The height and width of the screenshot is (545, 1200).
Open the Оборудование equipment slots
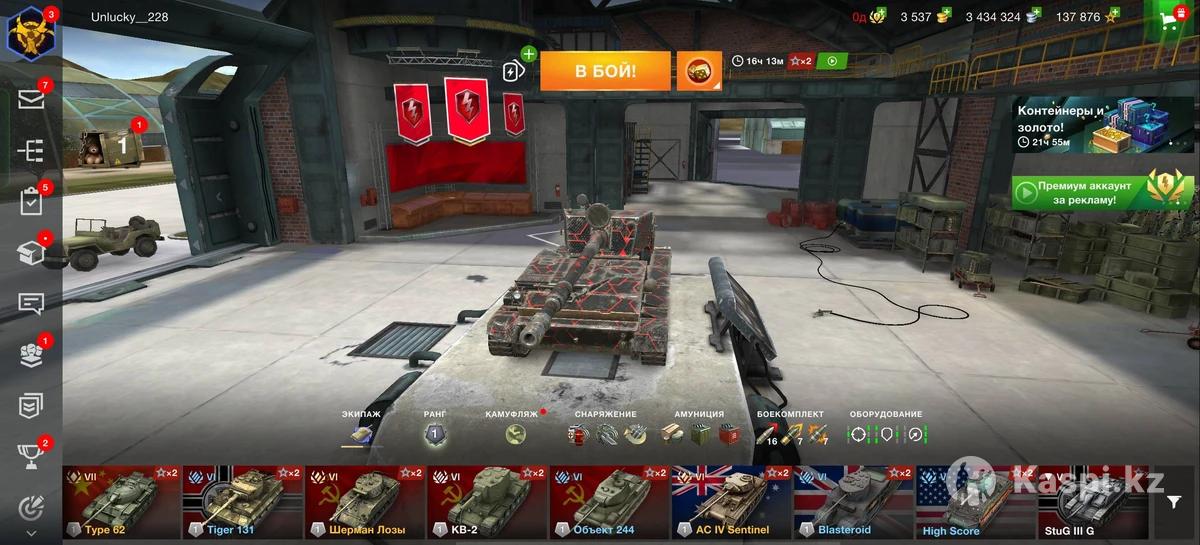pyautogui.click(x=887, y=435)
